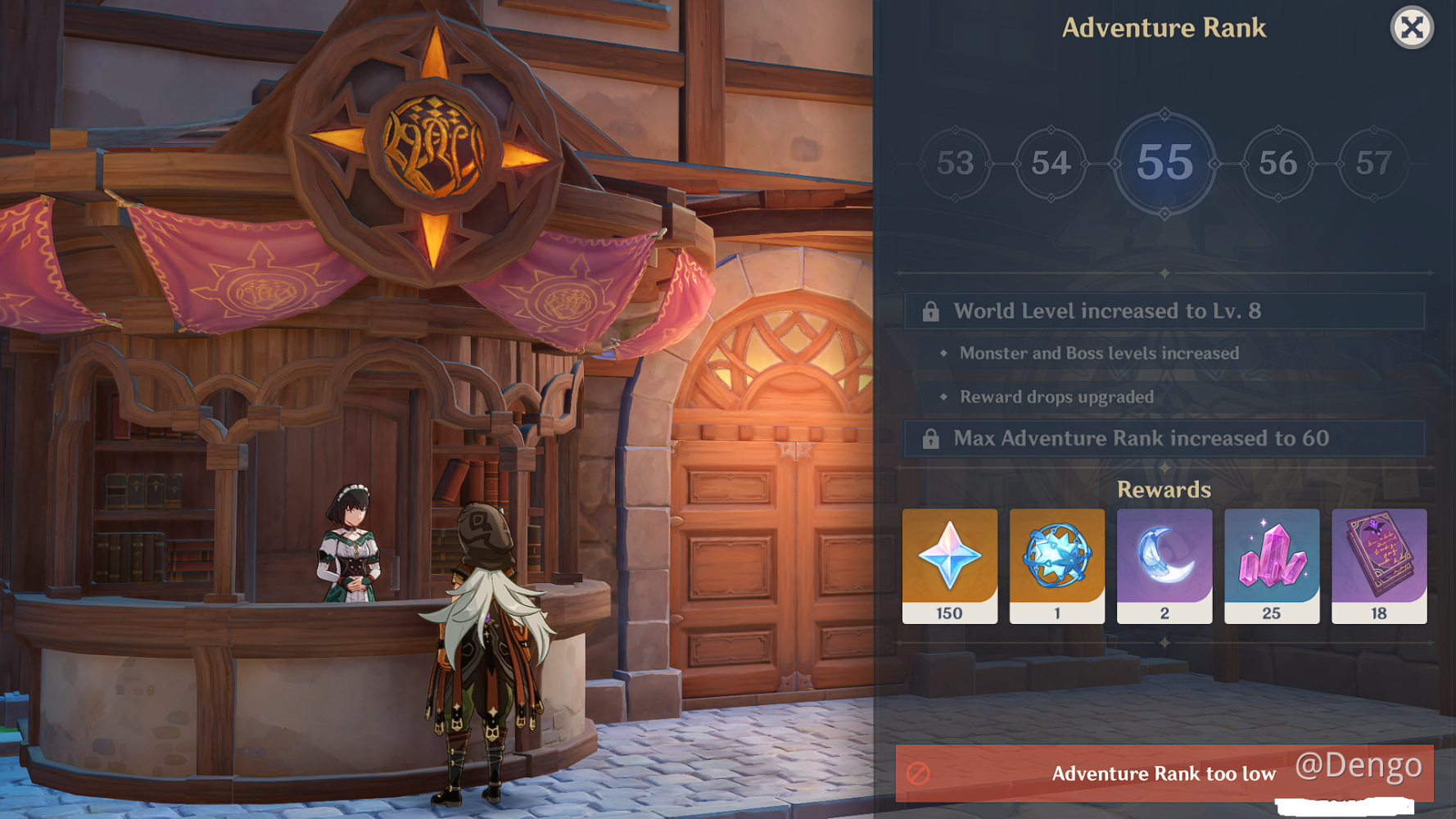Inspect the purple book reward of 18

click(x=1379, y=565)
